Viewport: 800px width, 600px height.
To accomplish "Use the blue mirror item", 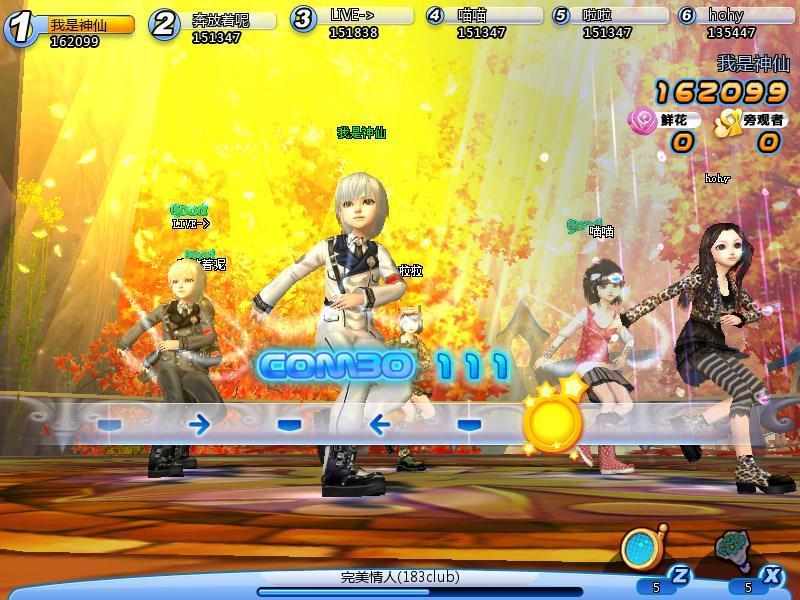I will click(x=639, y=548).
